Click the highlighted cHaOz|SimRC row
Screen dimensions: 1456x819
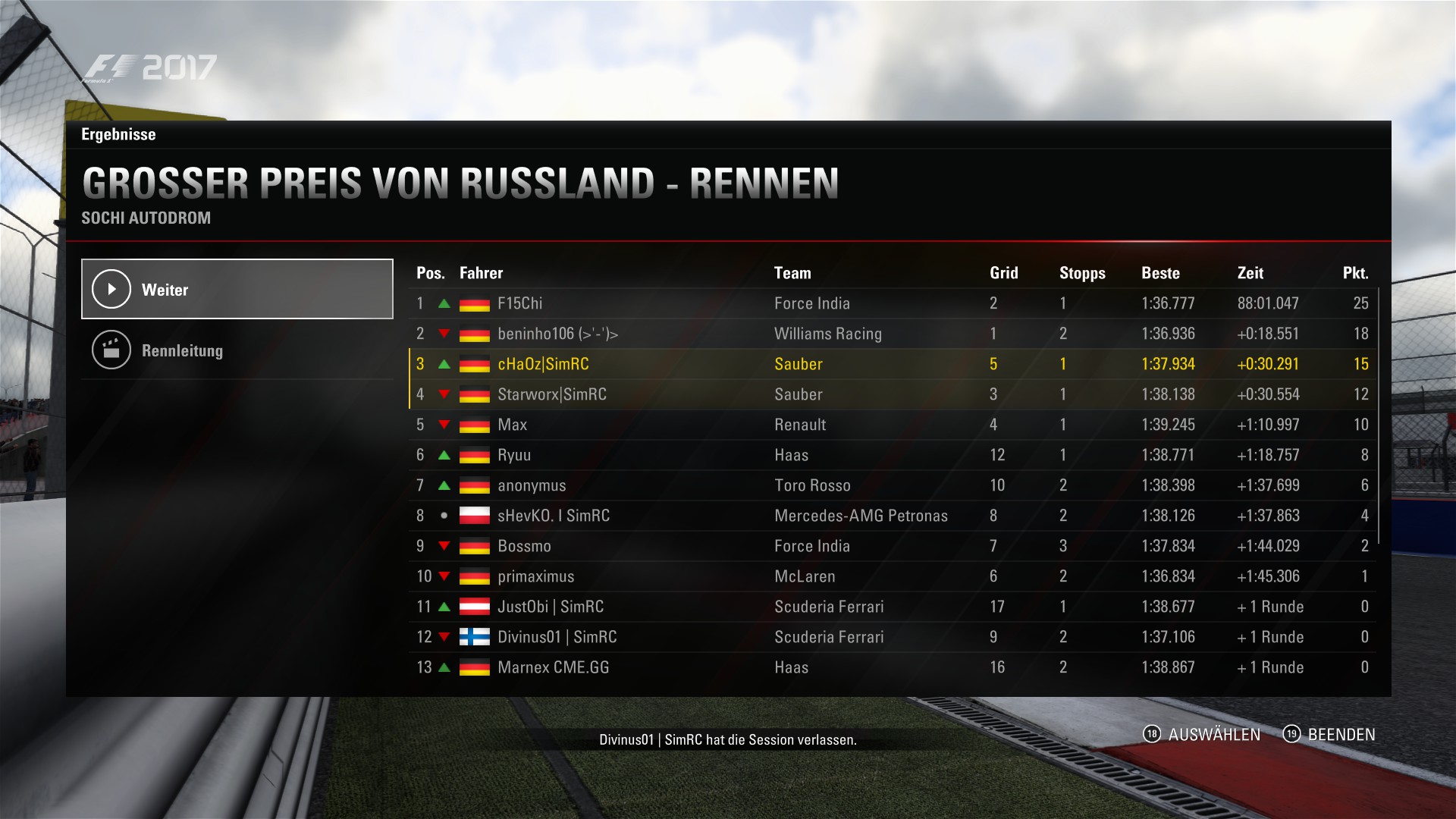coord(892,364)
